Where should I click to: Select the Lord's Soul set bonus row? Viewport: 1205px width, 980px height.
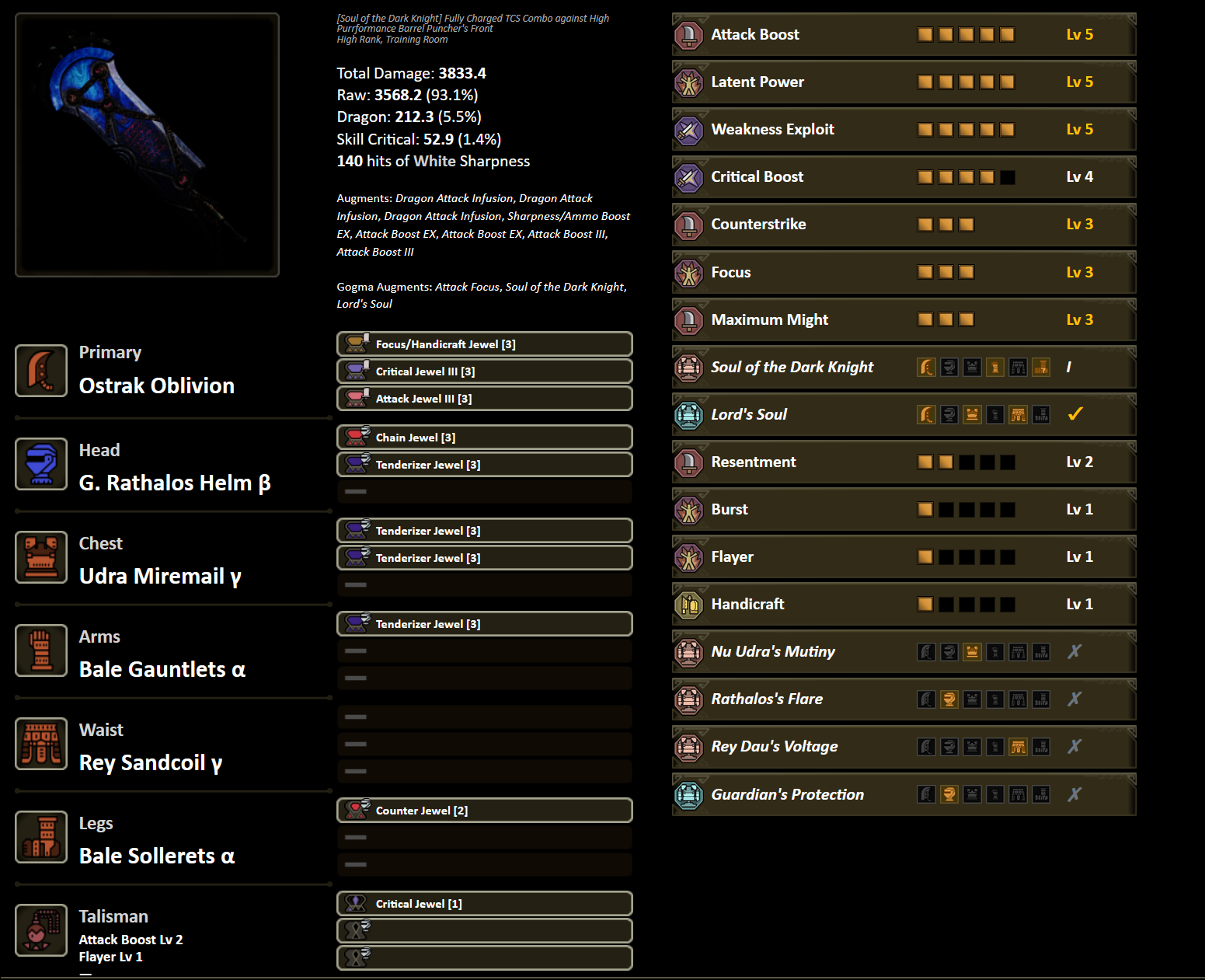903,414
